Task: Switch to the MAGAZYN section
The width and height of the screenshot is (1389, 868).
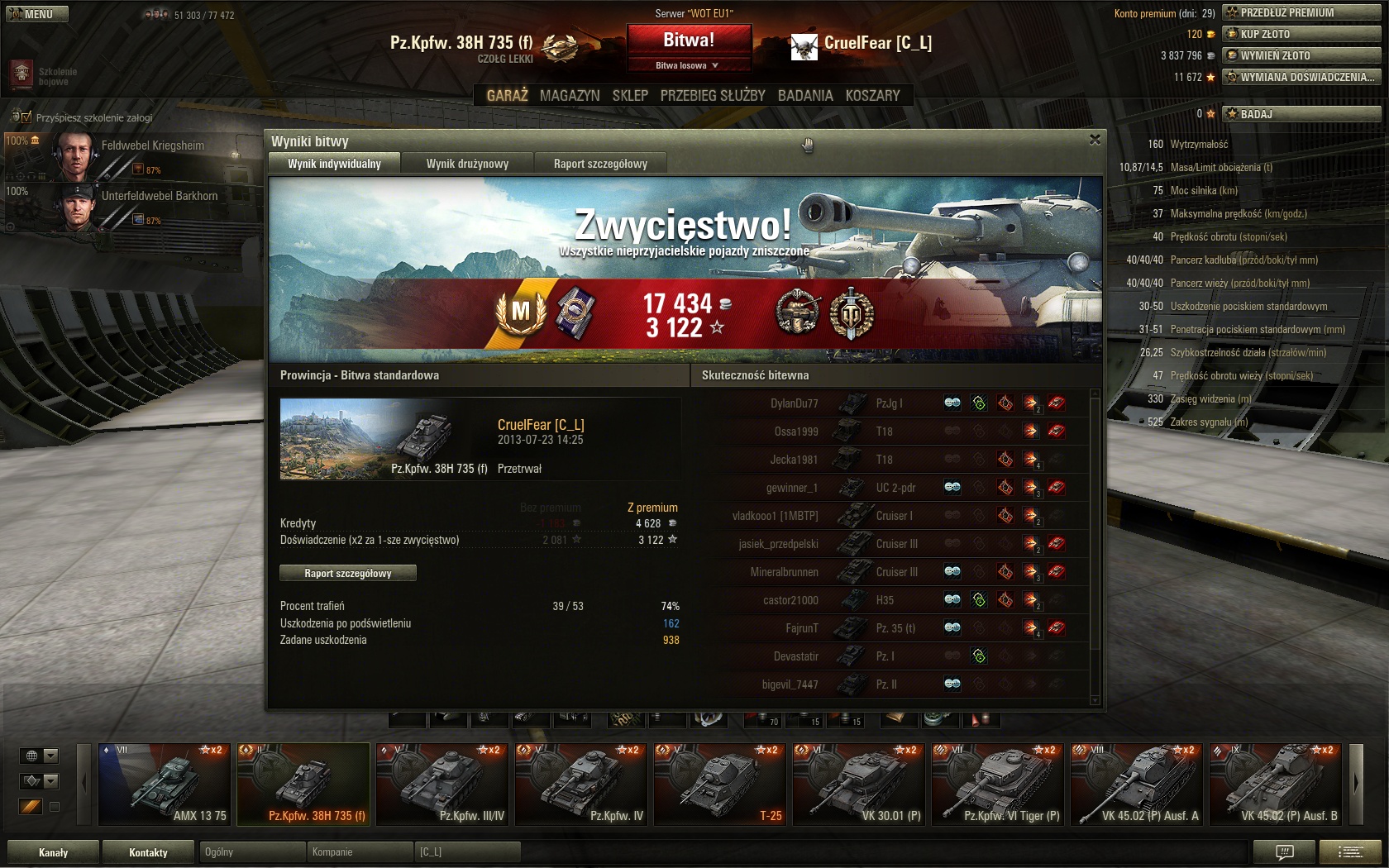Action: [570, 96]
